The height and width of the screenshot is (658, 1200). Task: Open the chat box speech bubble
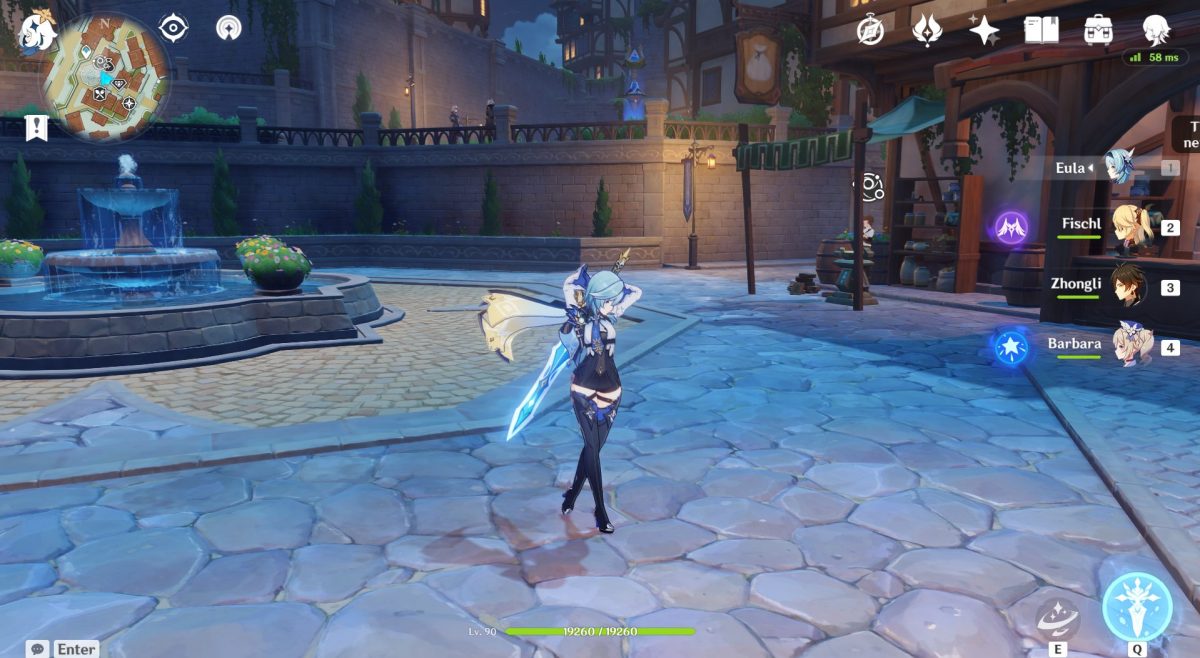tap(38, 649)
